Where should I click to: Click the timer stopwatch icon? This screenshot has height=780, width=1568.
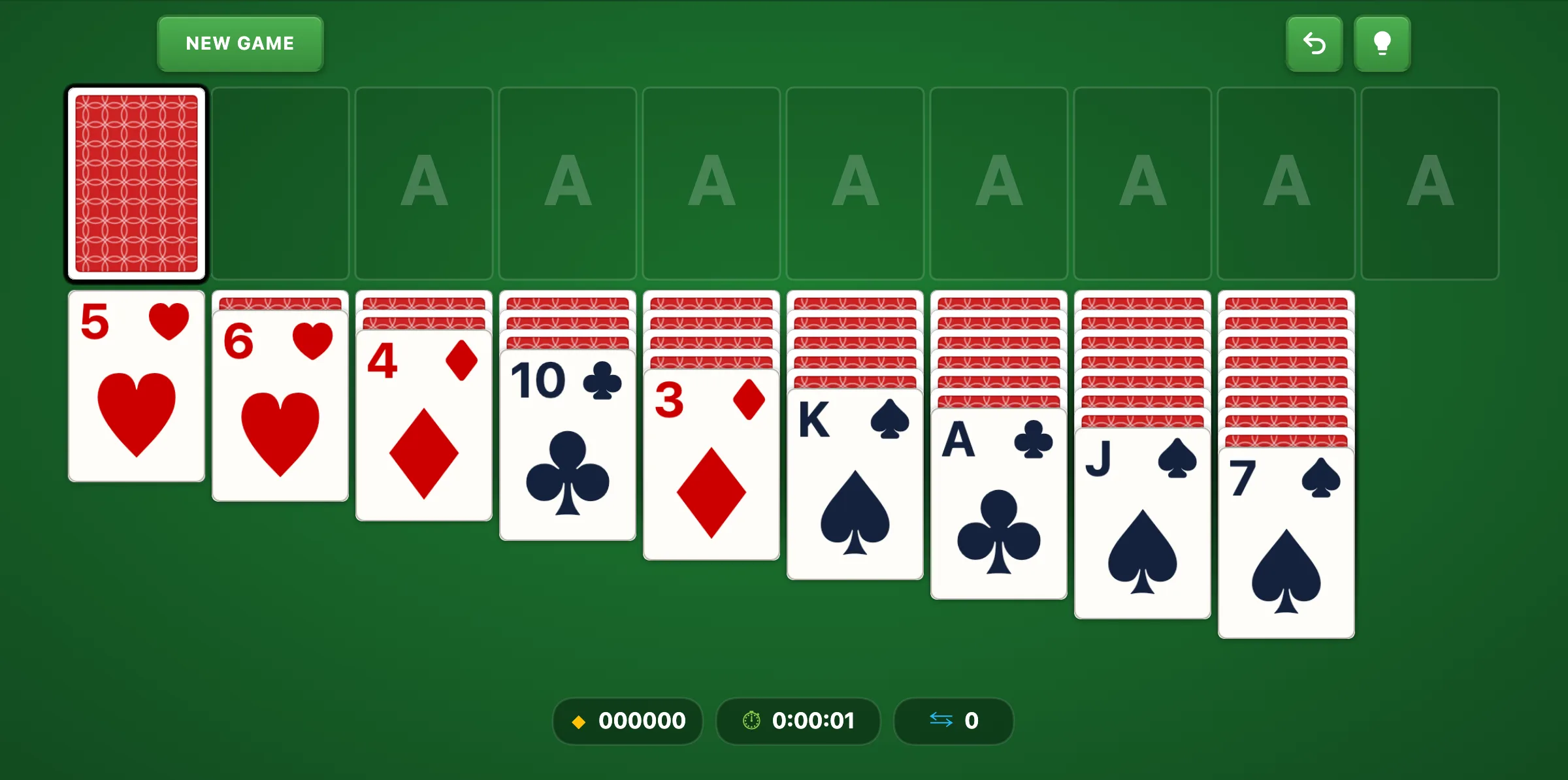click(750, 721)
